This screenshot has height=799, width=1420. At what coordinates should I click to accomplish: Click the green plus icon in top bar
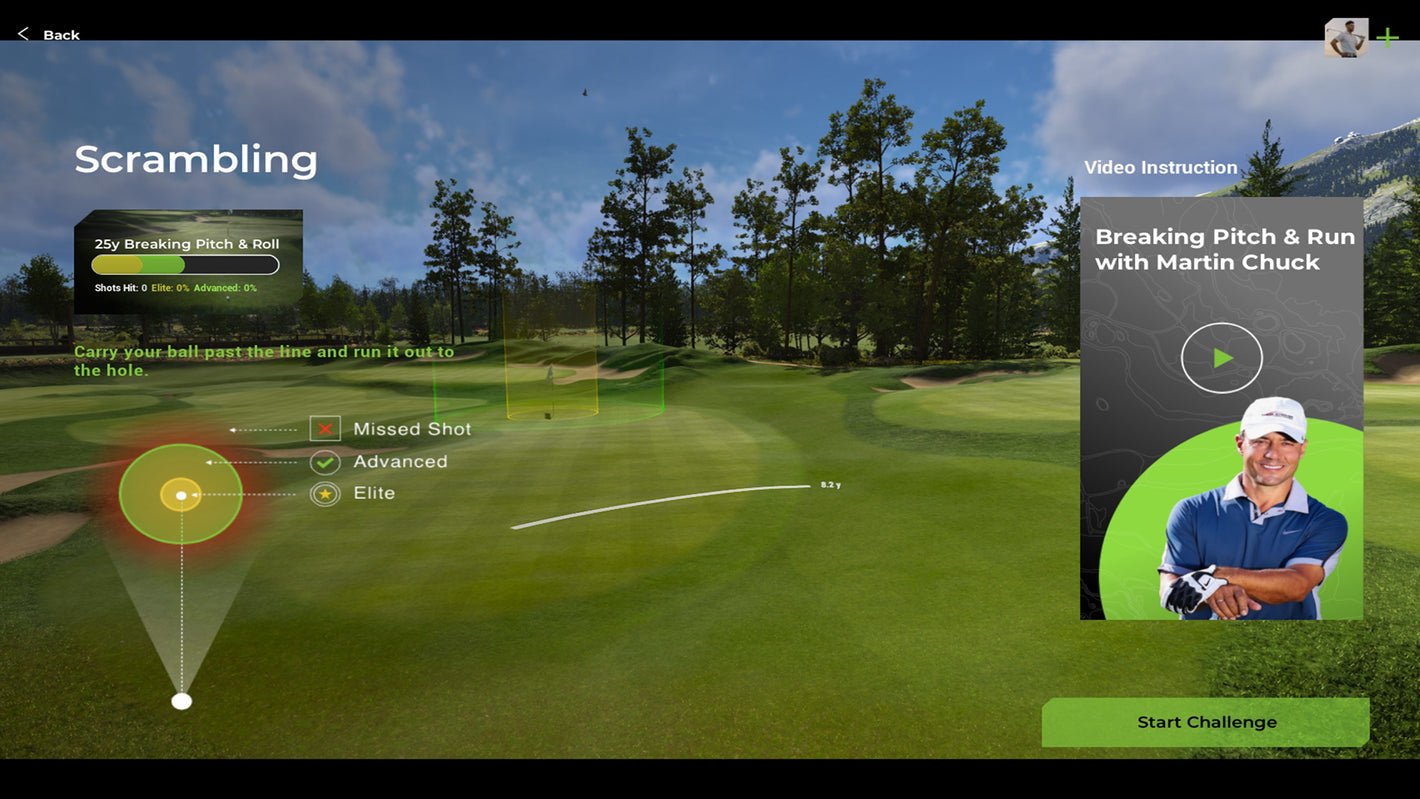coord(1388,36)
